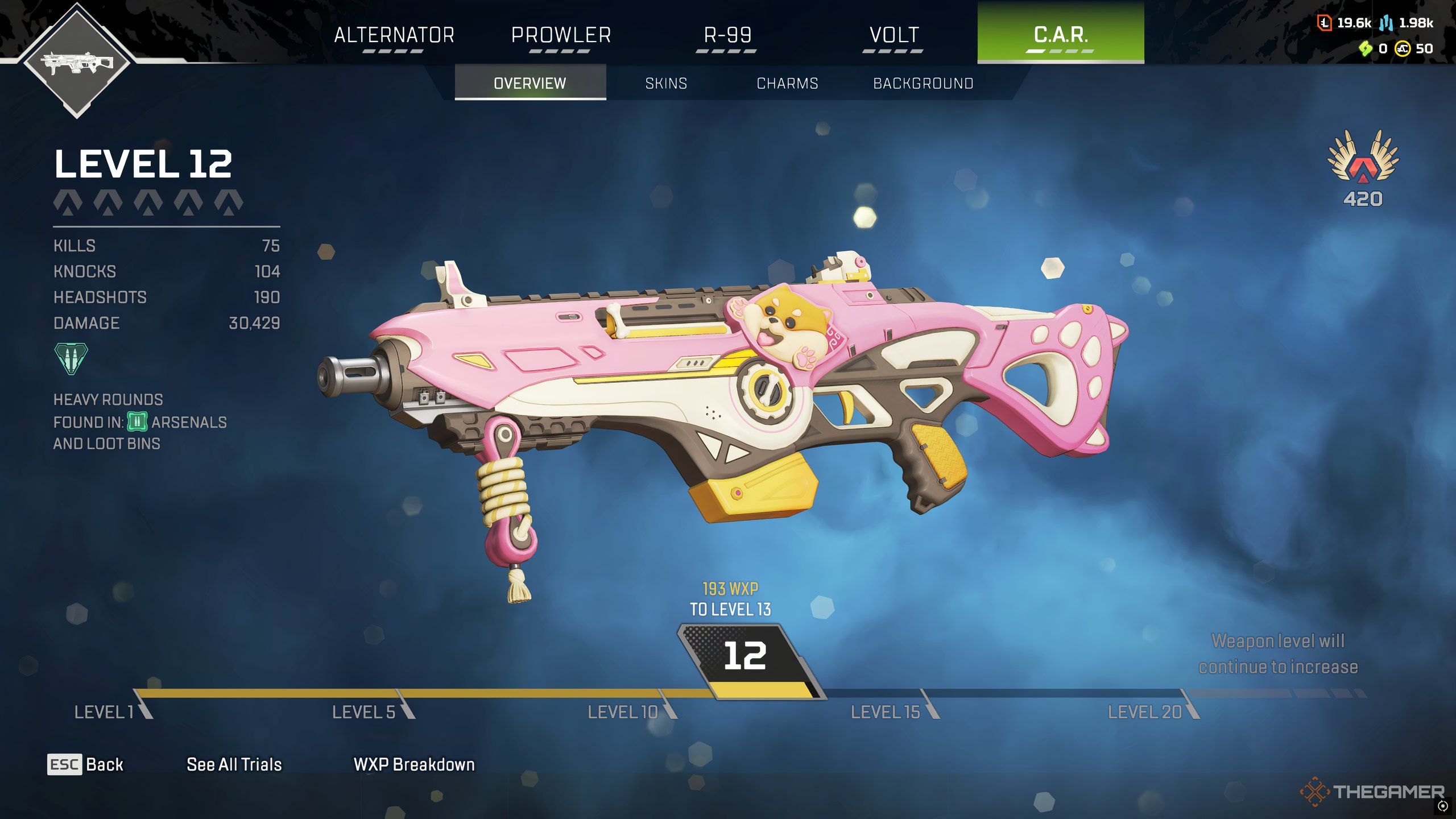Select the Prowler weapon tab
This screenshot has height=819, width=1456.
pyautogui.click(x=561, y=35)
